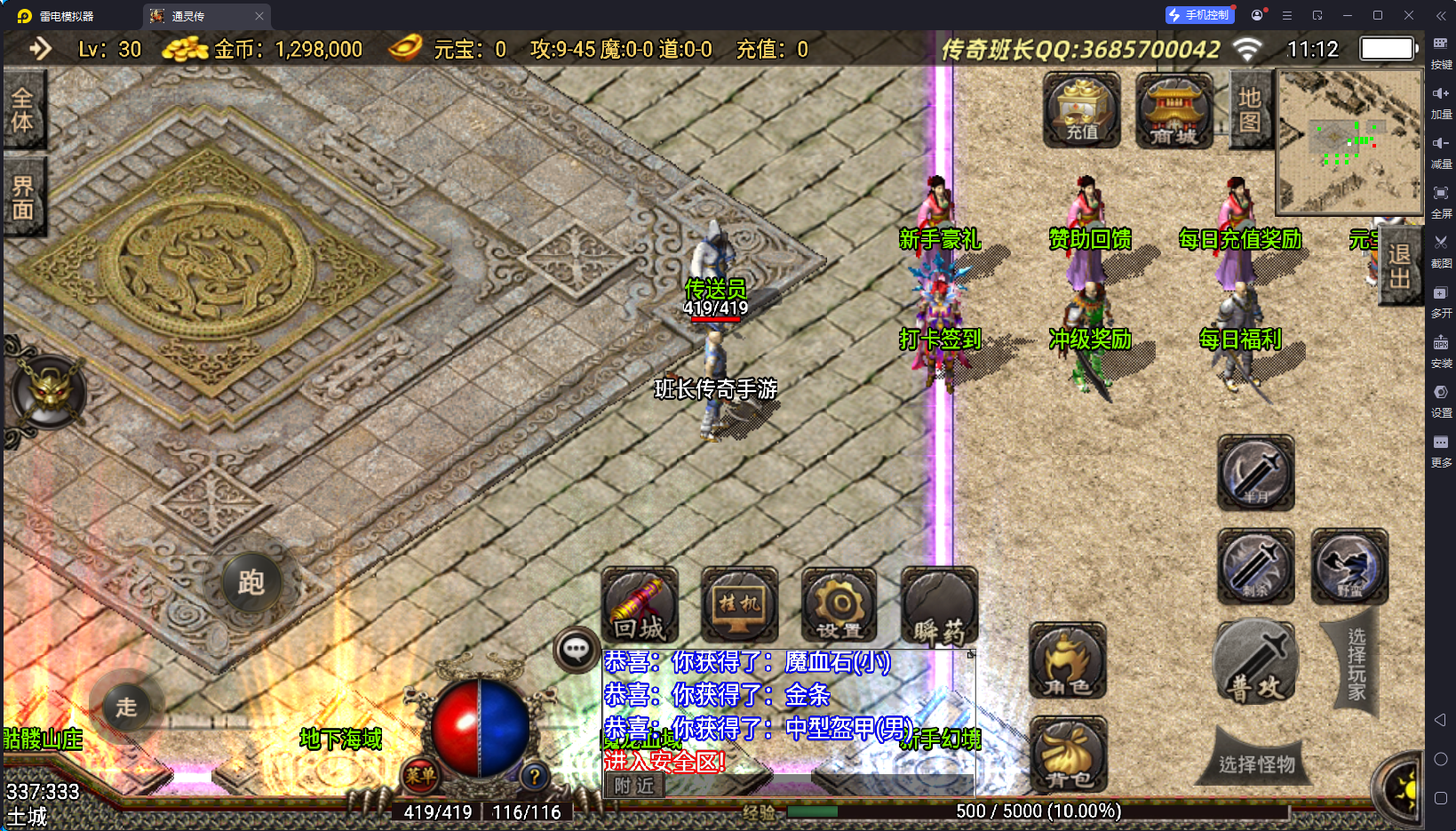Open the chat speech bubble
The width and height of the screenshot is (1456, 831).
[576, 650]
